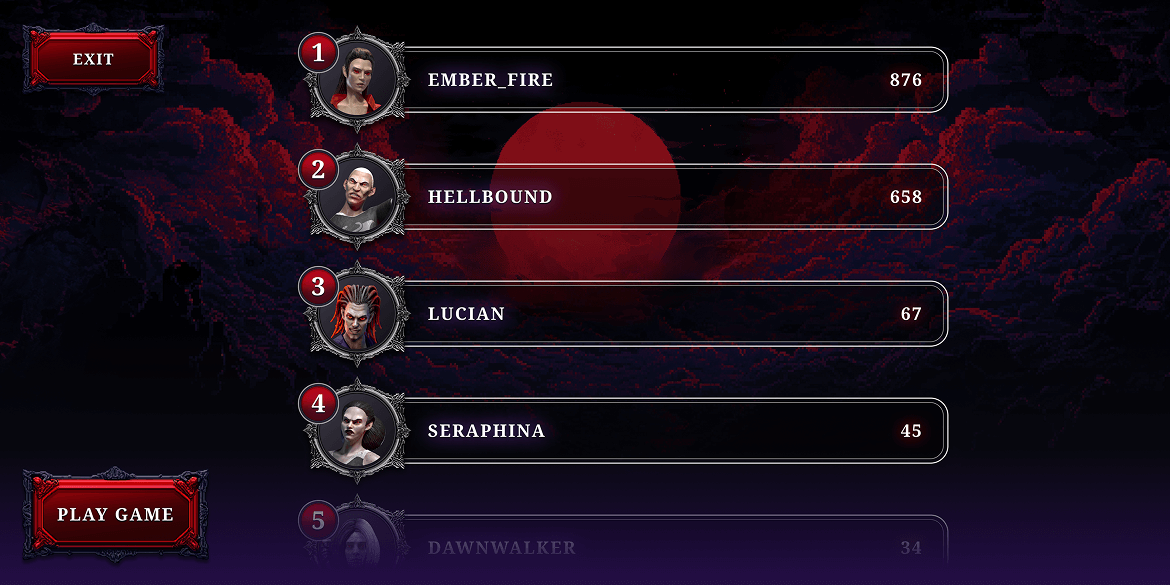Open SERAPHINA's rank 4 avatar portrait
The height and width of the screenshot is (585, 1170).
coord(358,431)
